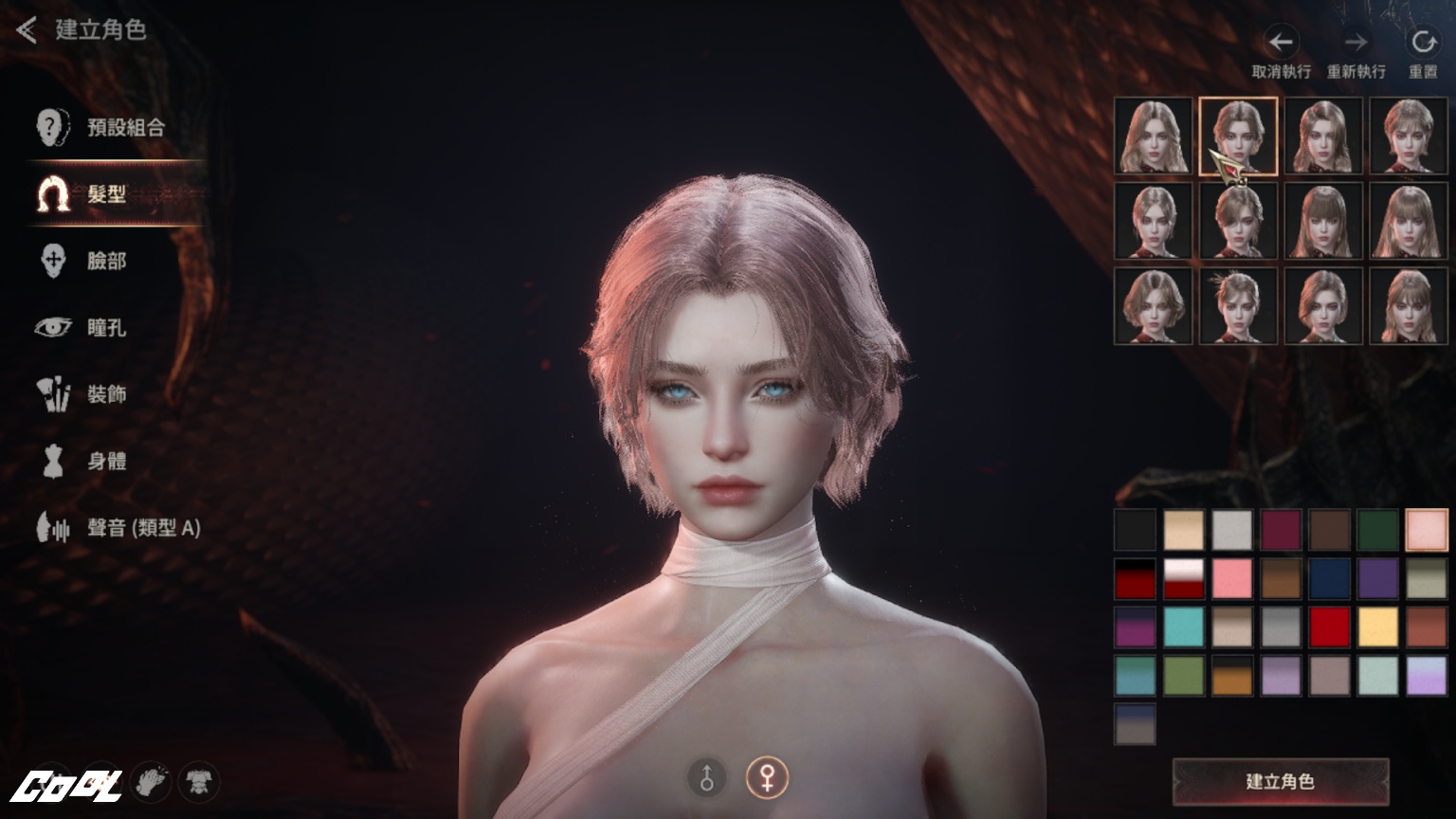Image resolution: width=1456 pixels, height=819 pixels.
Task: Click the 重新執行 redo arrow
Action: 1356,43
